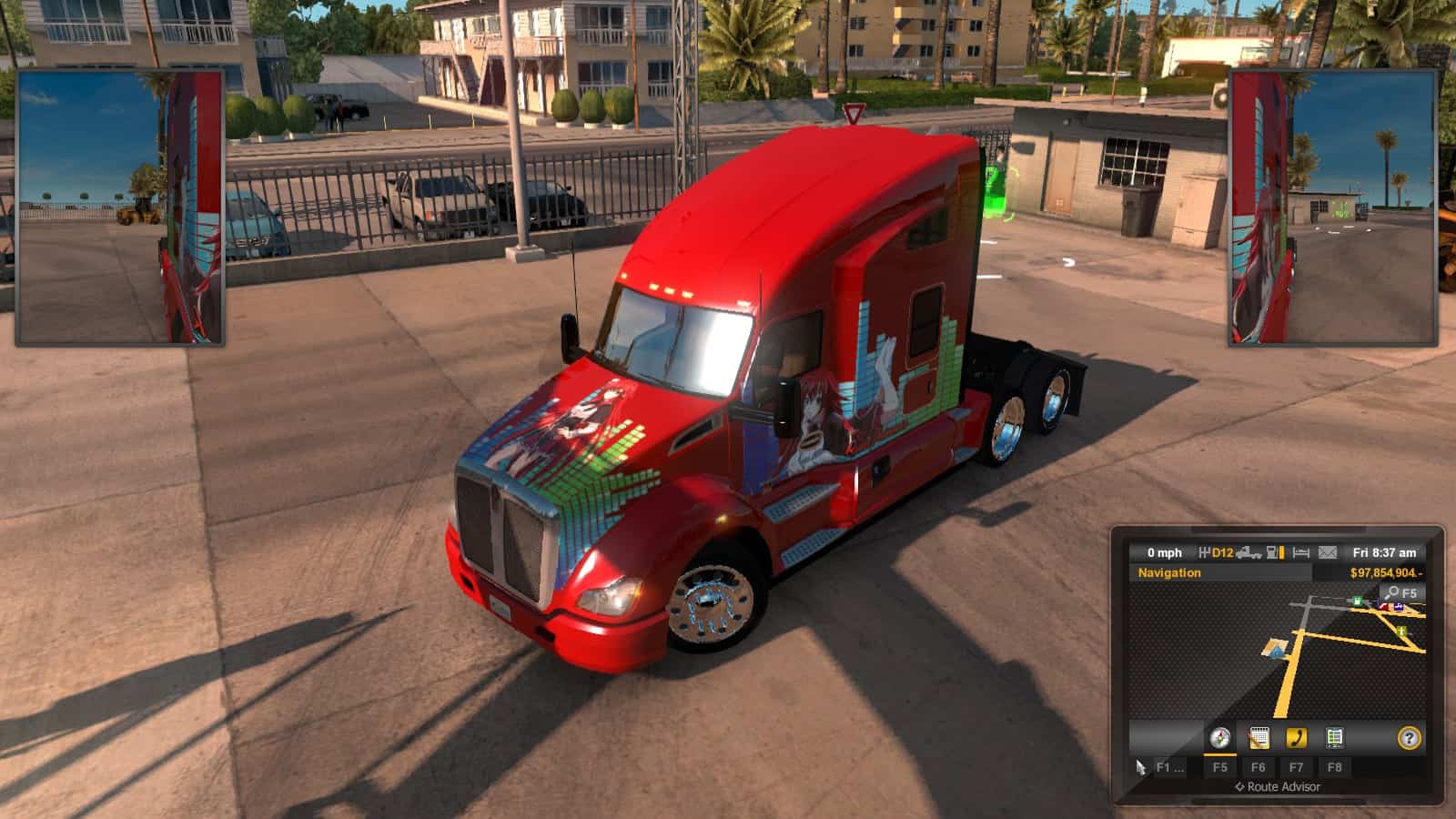Open the envelope mail icon
The image size is (1456, 819).
pos(1328,552)
